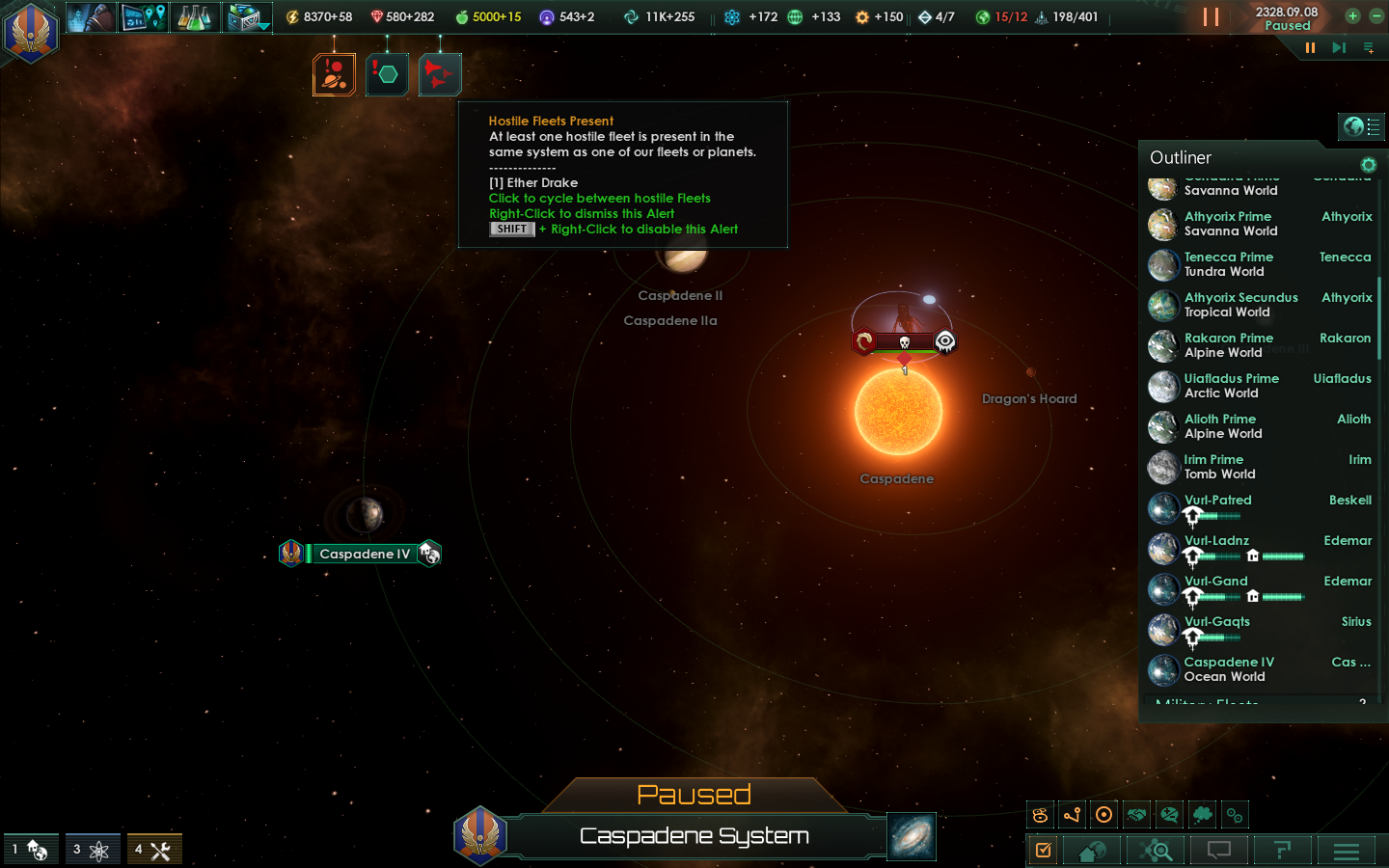The image size is (1389, 868).
Task: Open Outliner settings gear
Action: (x=1368, y=165)
